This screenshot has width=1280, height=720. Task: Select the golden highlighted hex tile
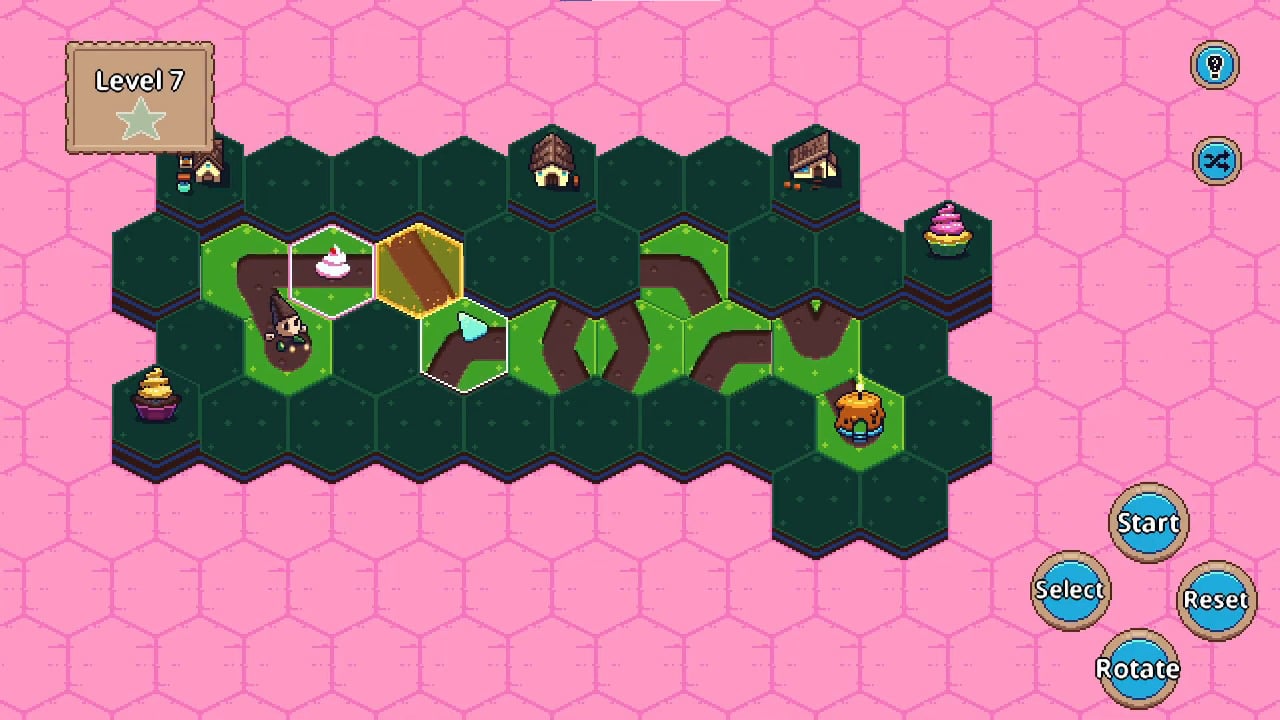click(421, 270)
